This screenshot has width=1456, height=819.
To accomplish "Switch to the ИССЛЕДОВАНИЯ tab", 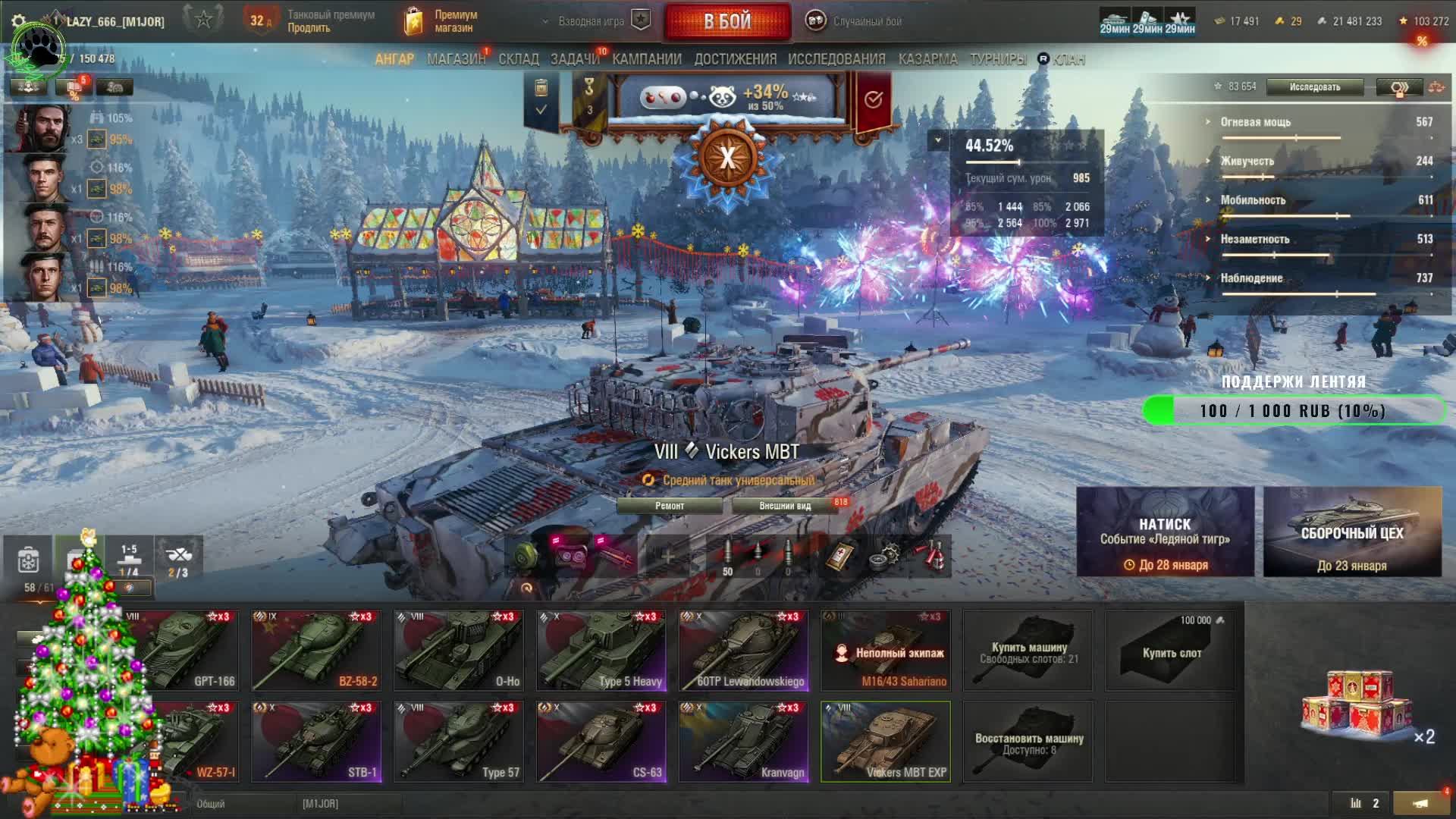I will coord(836,59).
